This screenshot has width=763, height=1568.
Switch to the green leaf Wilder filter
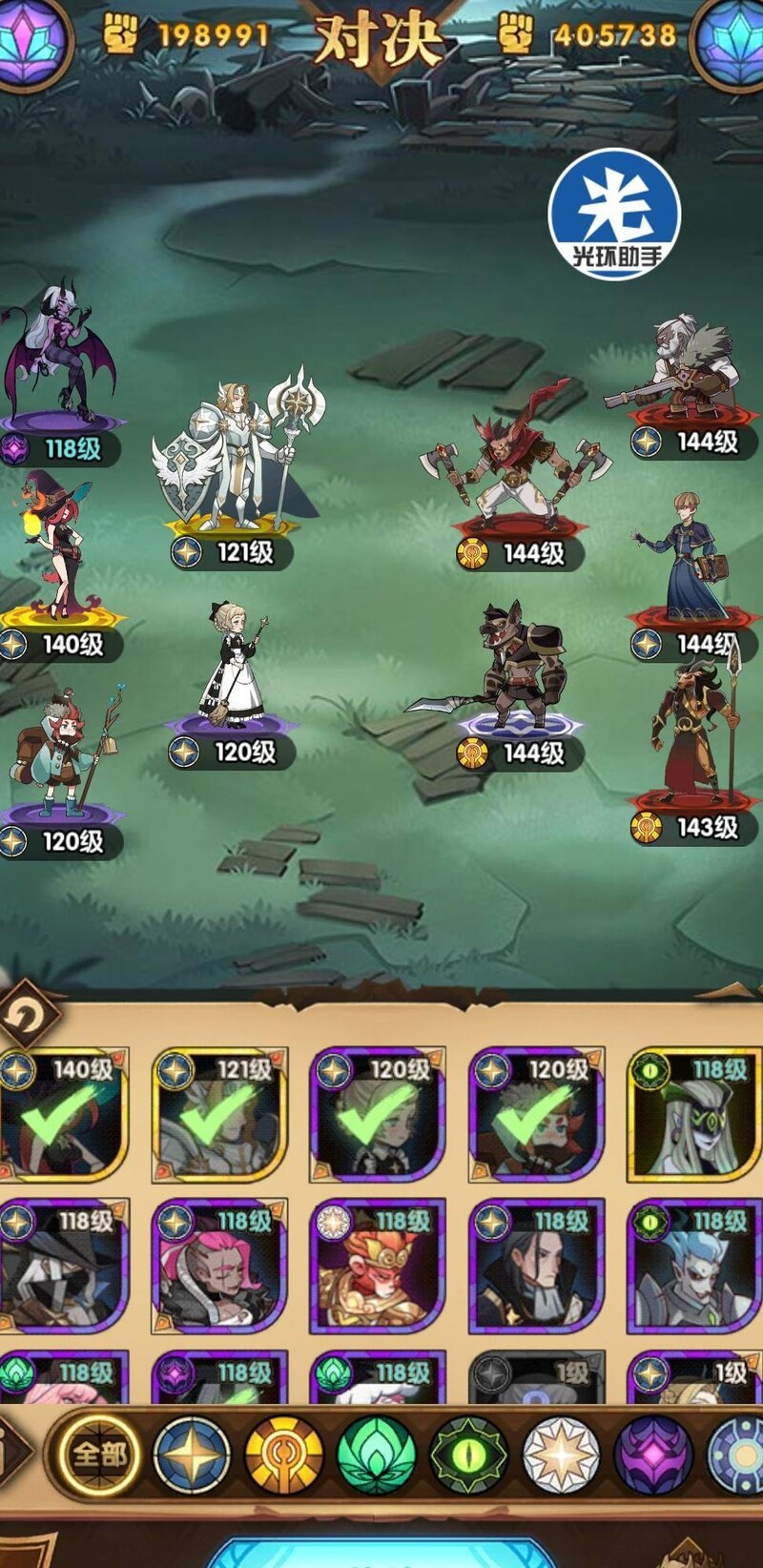[377, 1455]
